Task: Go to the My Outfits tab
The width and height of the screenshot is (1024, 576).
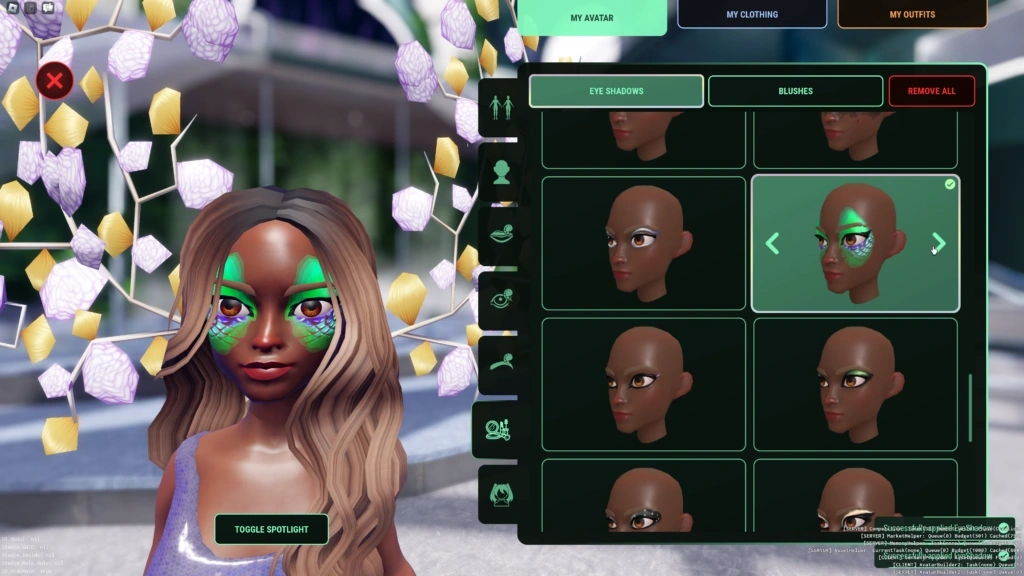Action: pos(912,14)
